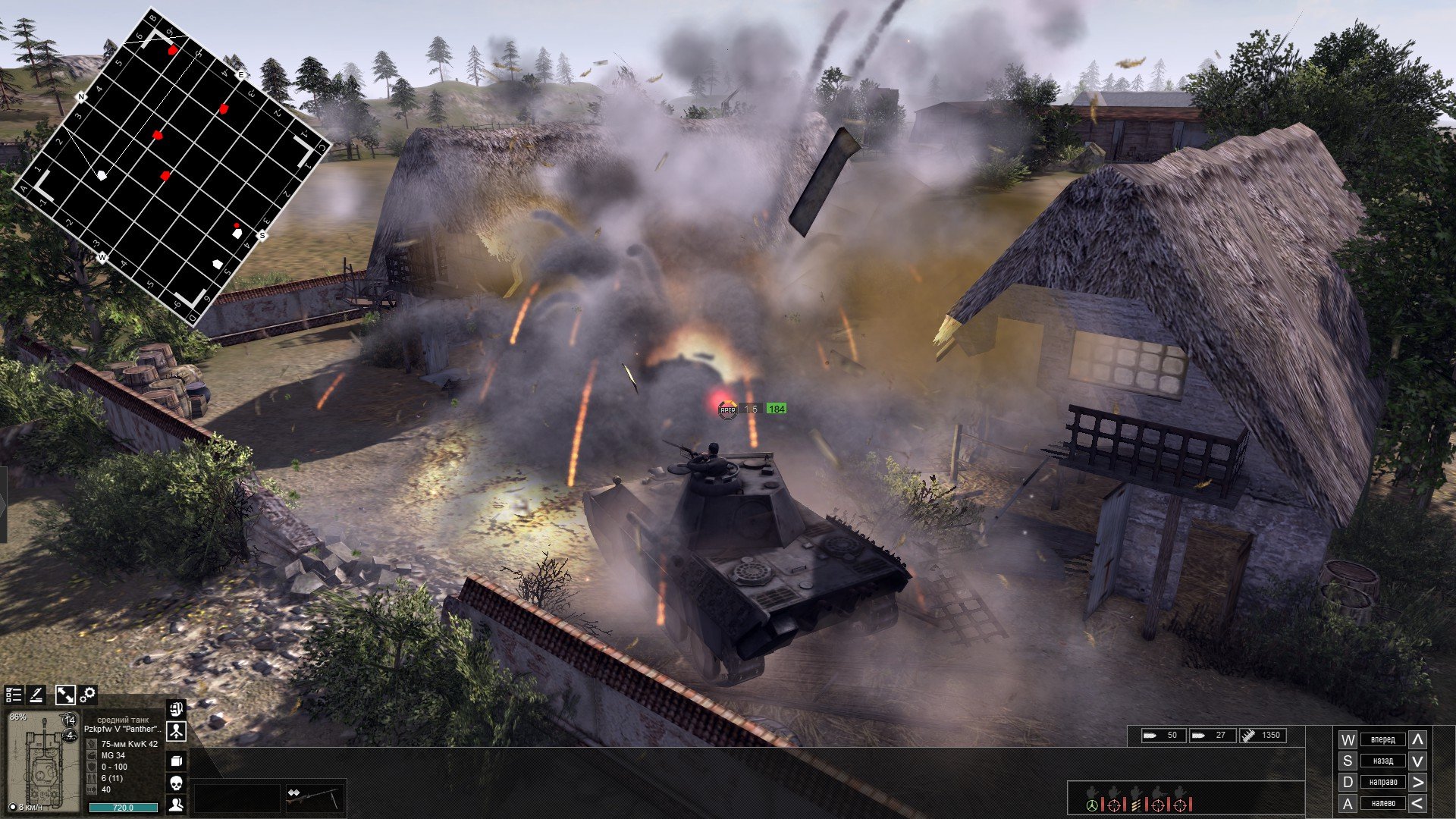Open the backpack inventory icon
The width and height of the screenshot is (1456, 819).
click(176, 710)
